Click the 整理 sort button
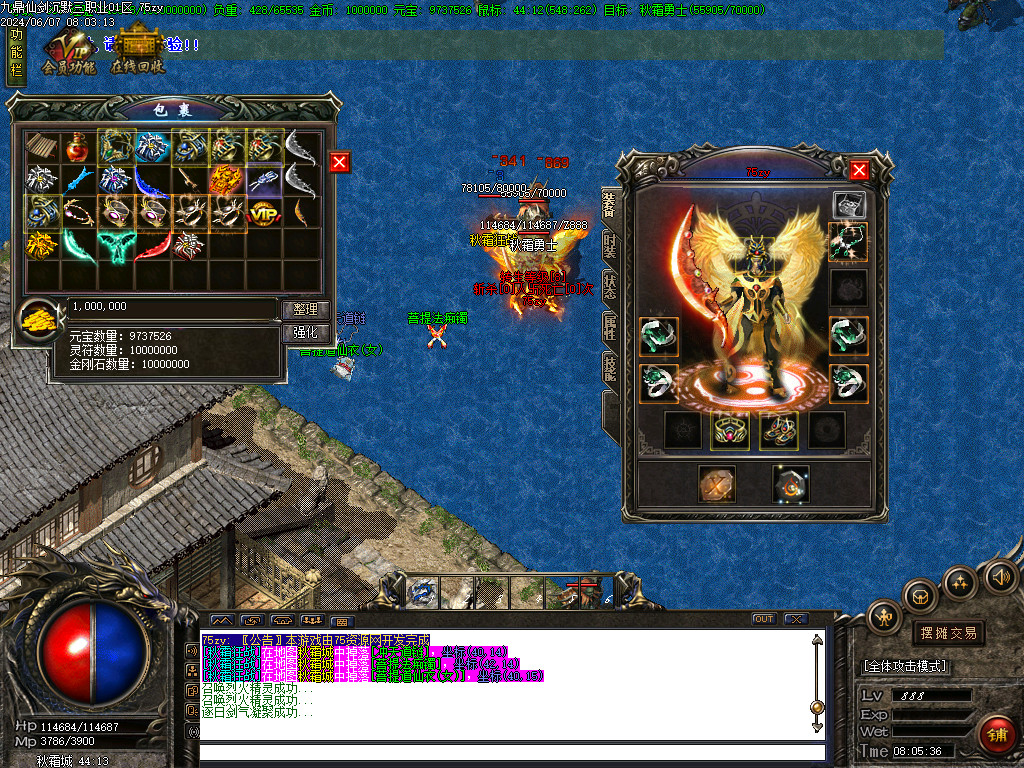This screenshot has height=768, width=1024. [x=305, y=310]
